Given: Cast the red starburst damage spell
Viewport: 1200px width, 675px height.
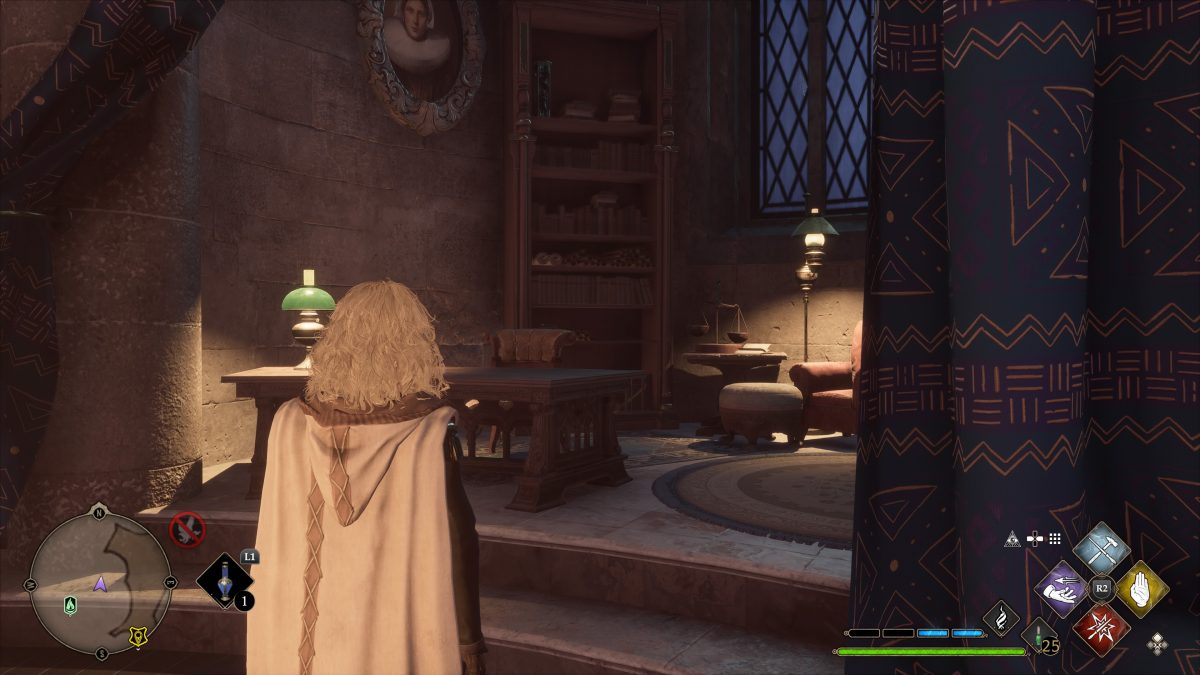Looking at the screenshot, I should coord(1101,629).
